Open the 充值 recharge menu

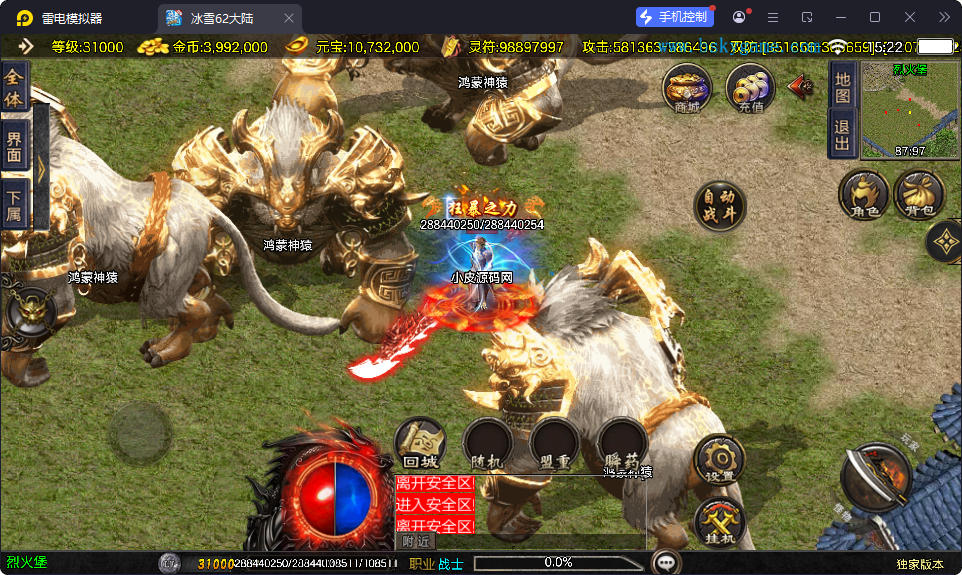pos(750,89)
